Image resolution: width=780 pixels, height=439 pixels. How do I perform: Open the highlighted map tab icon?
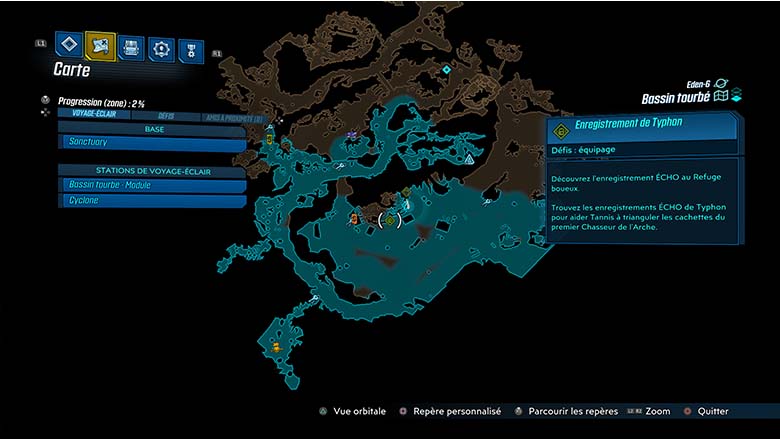100,45
